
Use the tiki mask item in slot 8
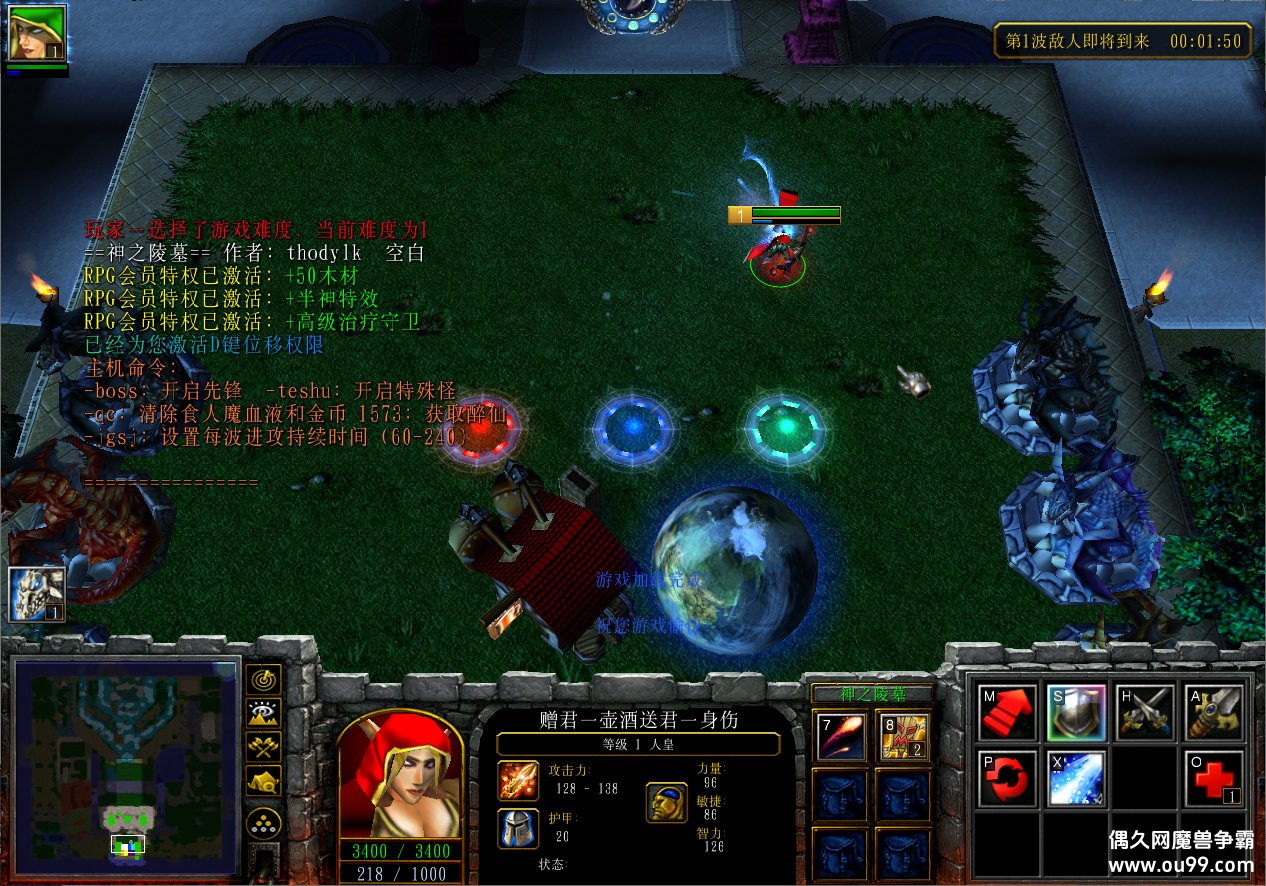[x=902, y=736]
